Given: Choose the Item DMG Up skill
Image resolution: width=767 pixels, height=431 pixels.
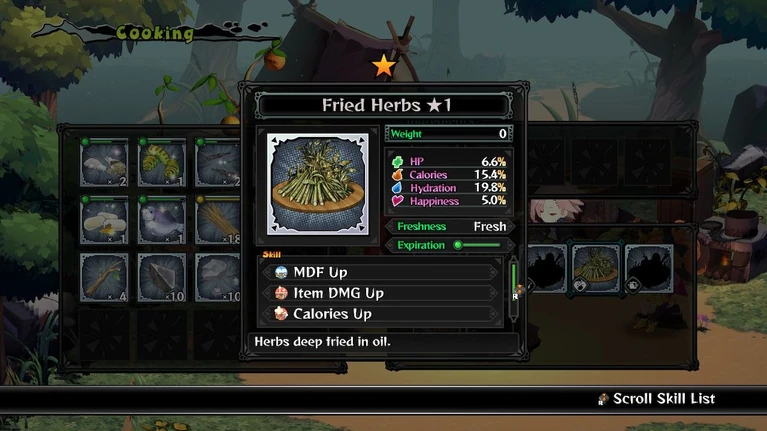Looking at the screenshot, I should click(380, 293).
